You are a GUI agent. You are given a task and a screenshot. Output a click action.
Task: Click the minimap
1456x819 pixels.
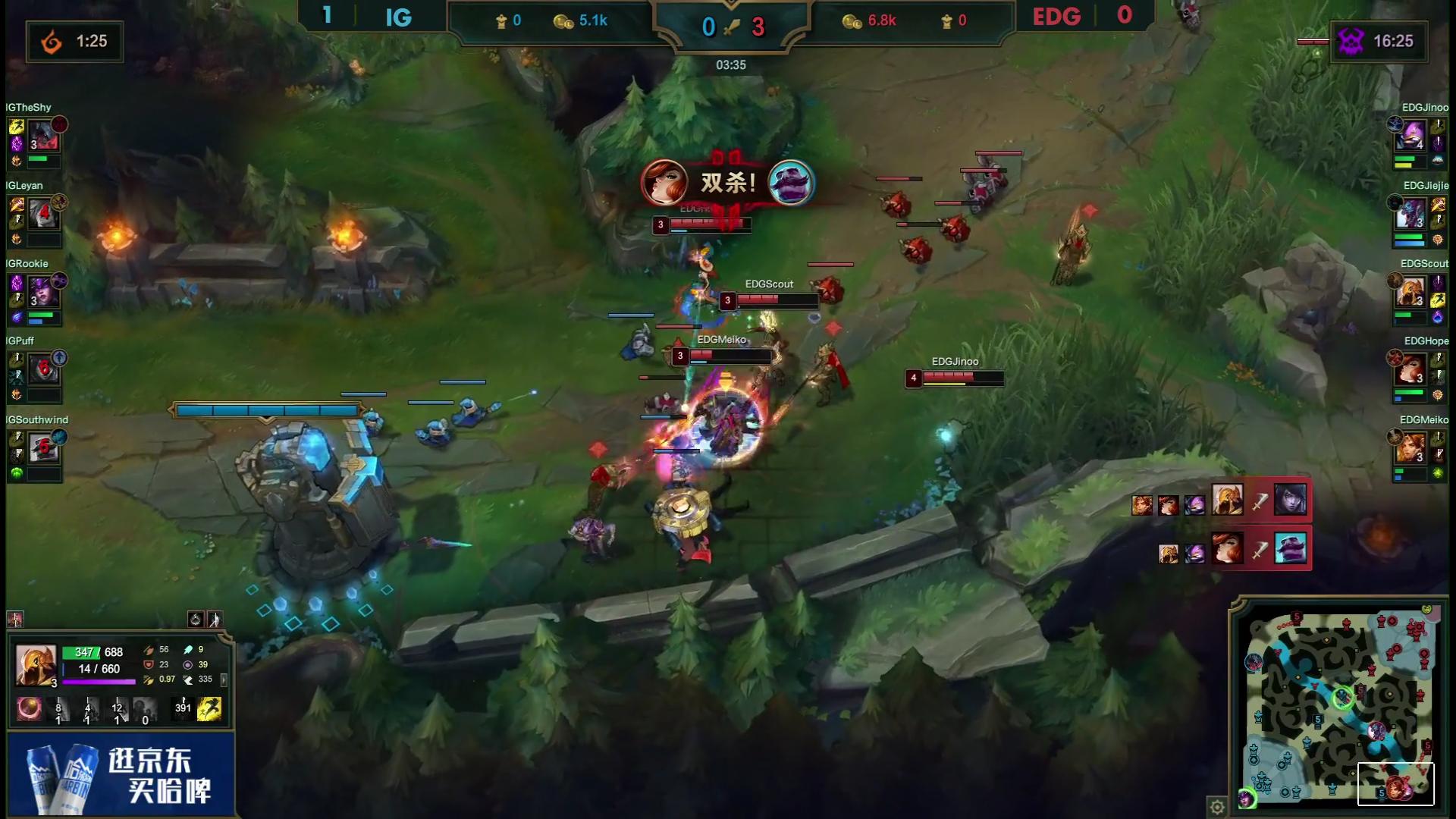(x=1339, y=707)
